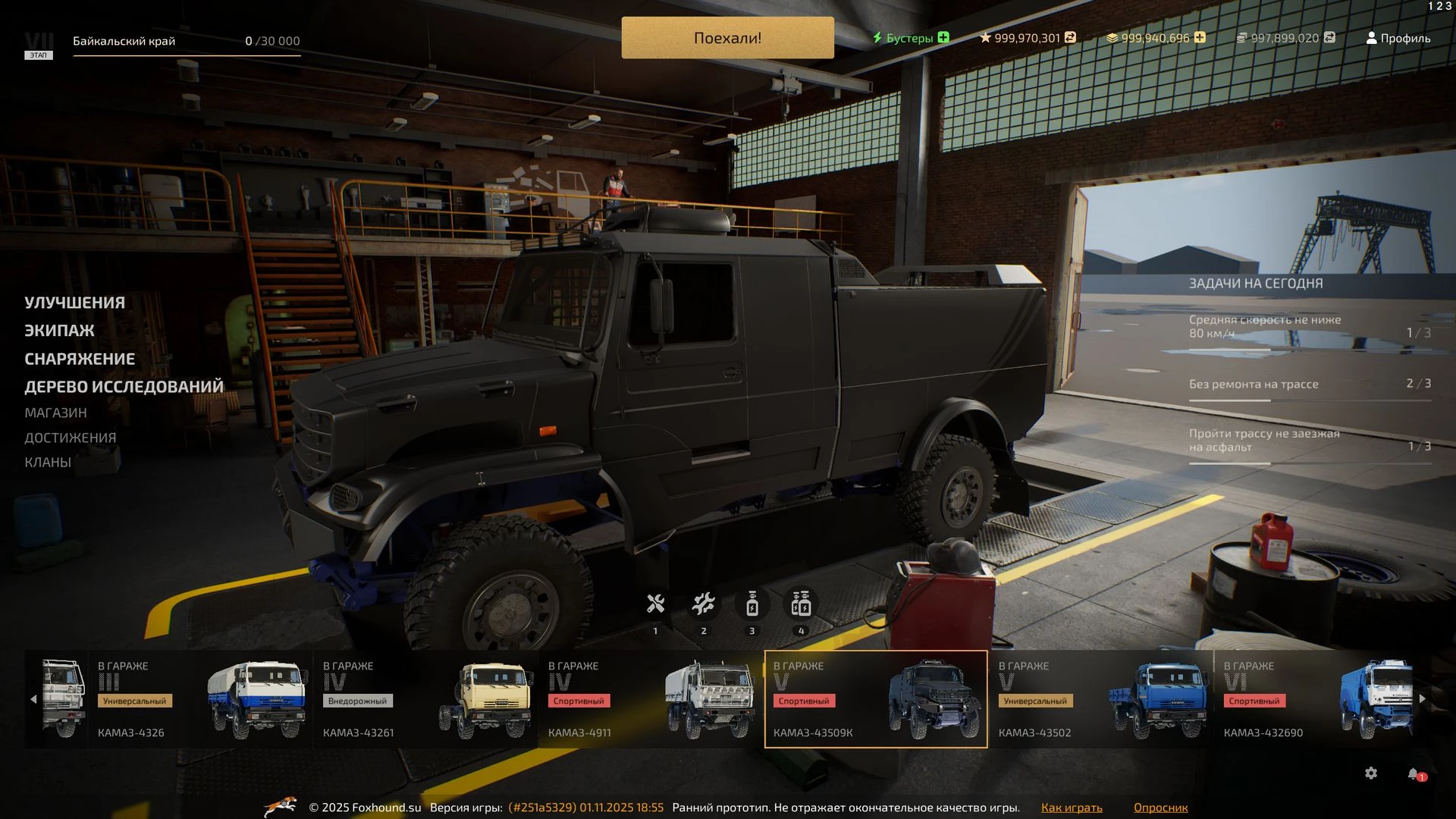This screenshot has width=1456, height=819.
Task: Open the ЭКИПАЖ crew menu
Action: pos(59,331)
